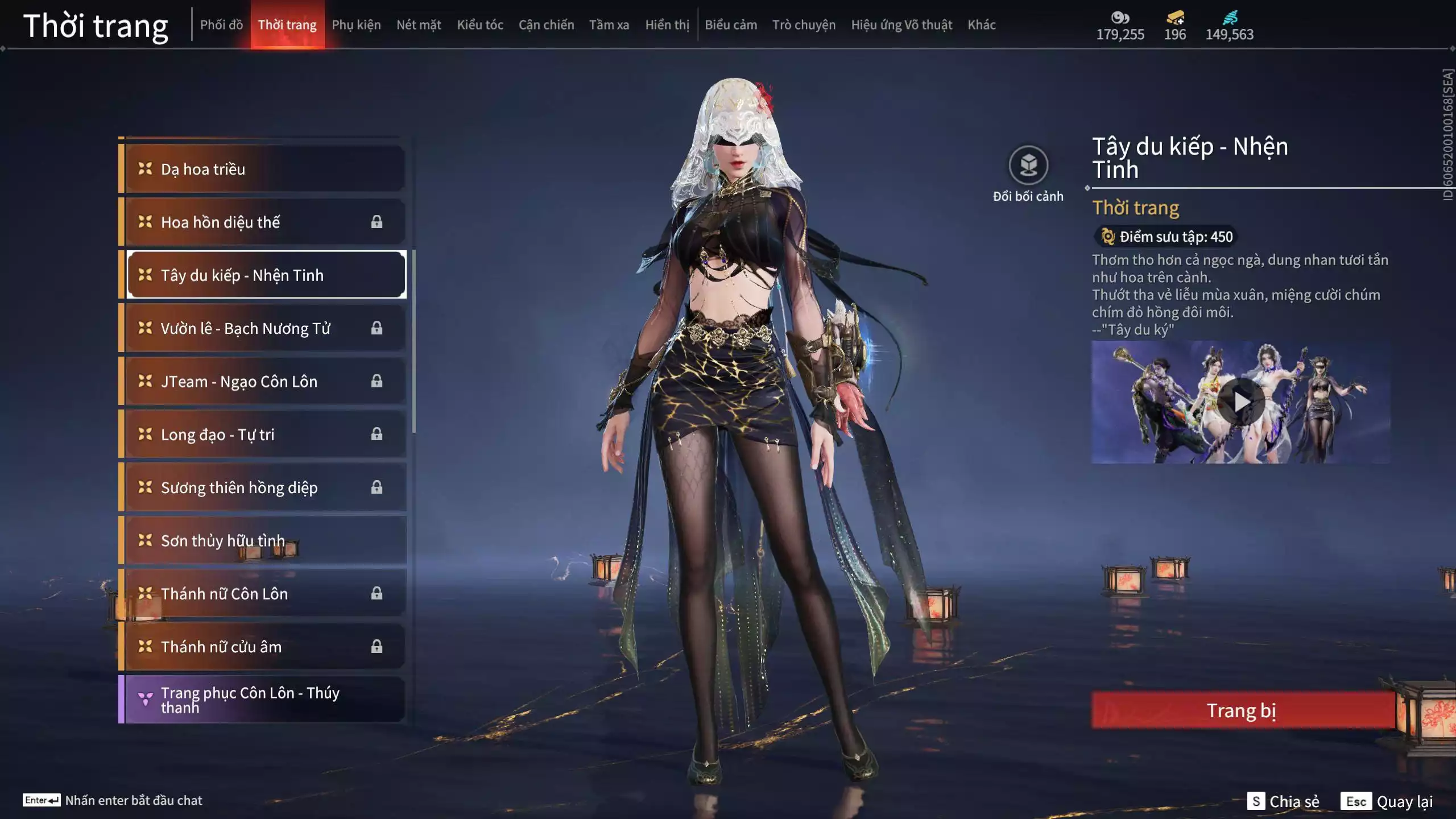Go back with Quay lại
Screen dimensions: 1456x819
(x=1388, y=801)
